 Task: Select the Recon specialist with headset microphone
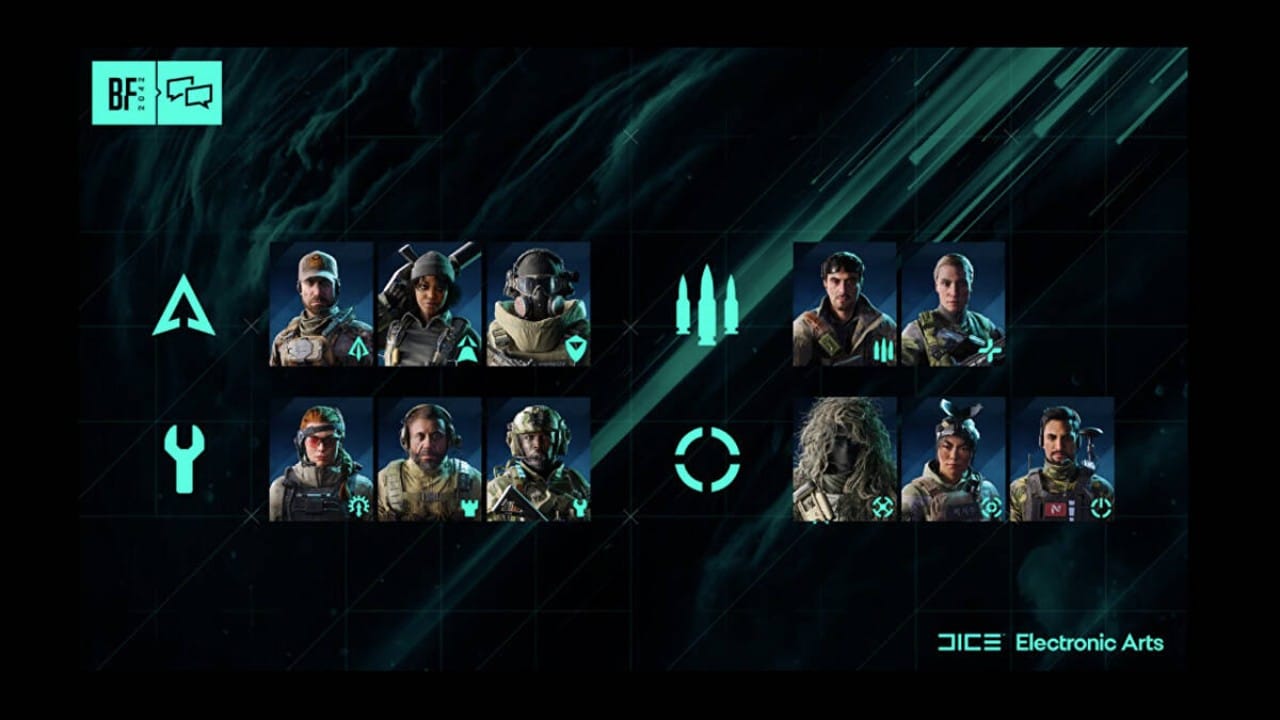coord(1062,459)
